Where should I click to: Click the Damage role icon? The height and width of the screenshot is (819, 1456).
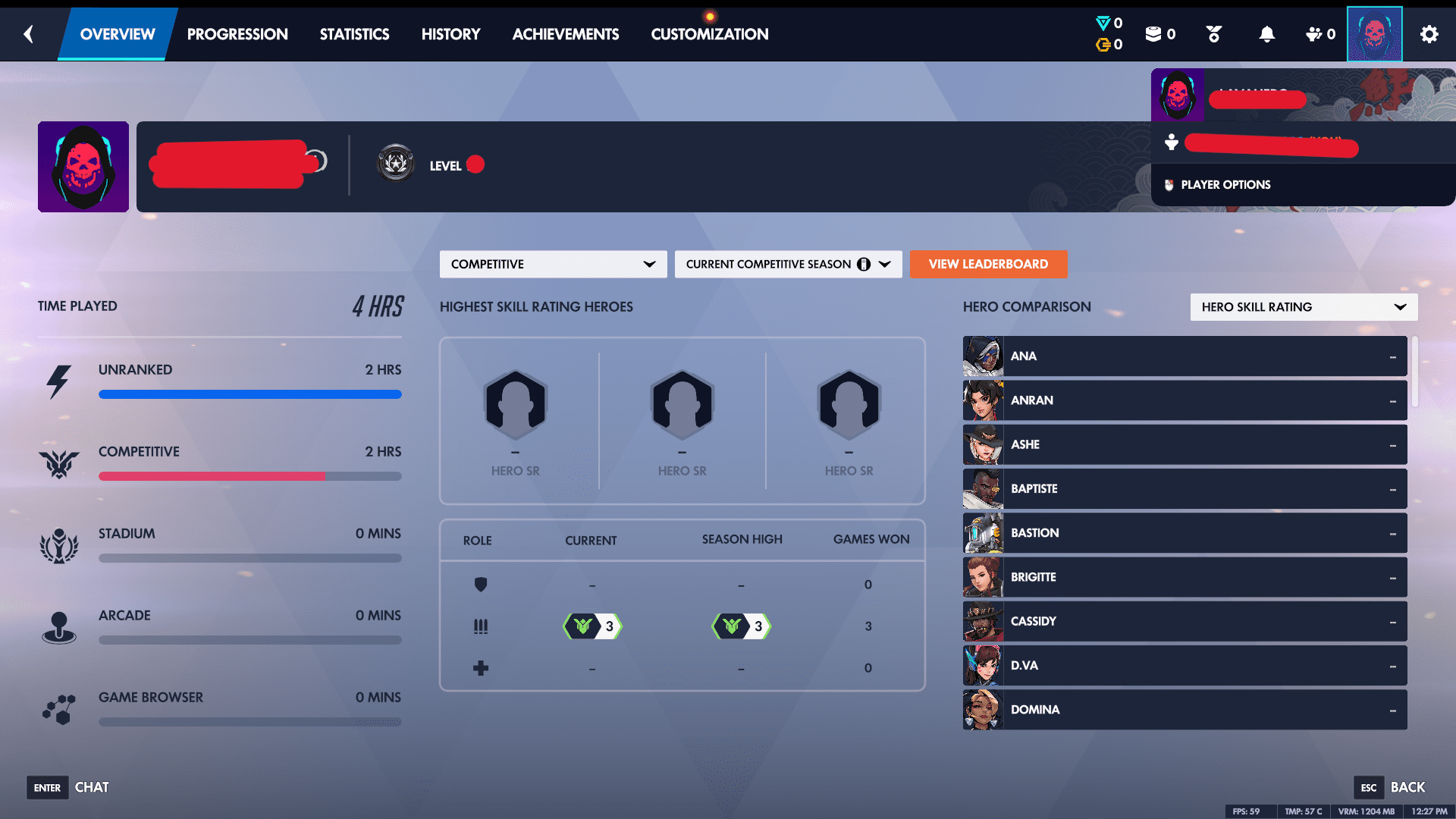(x=481, y=626)
